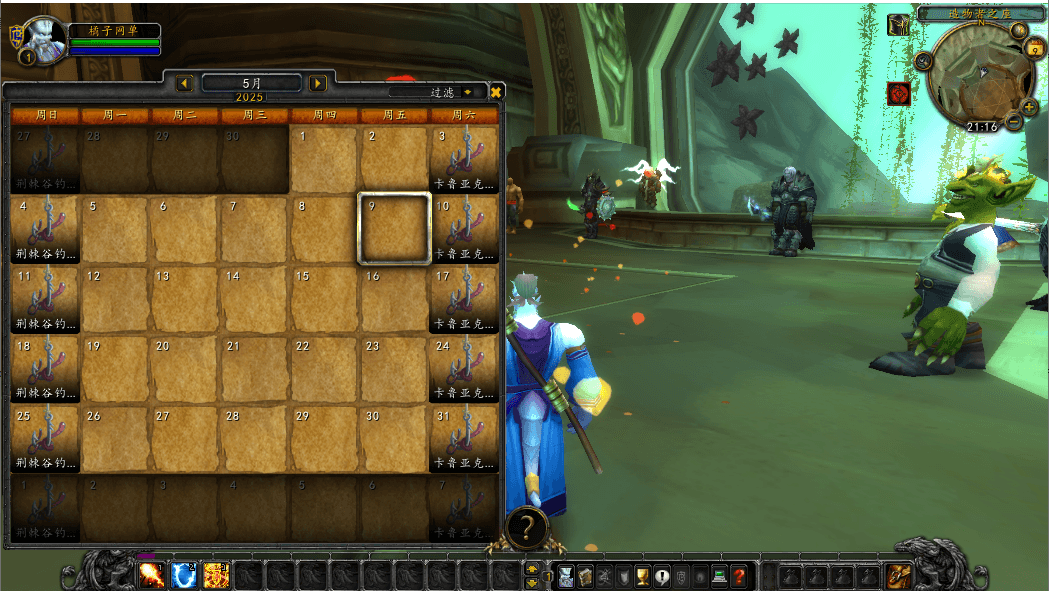
Task: Click the red debuff icon near minimap
Action: (898, 93)
